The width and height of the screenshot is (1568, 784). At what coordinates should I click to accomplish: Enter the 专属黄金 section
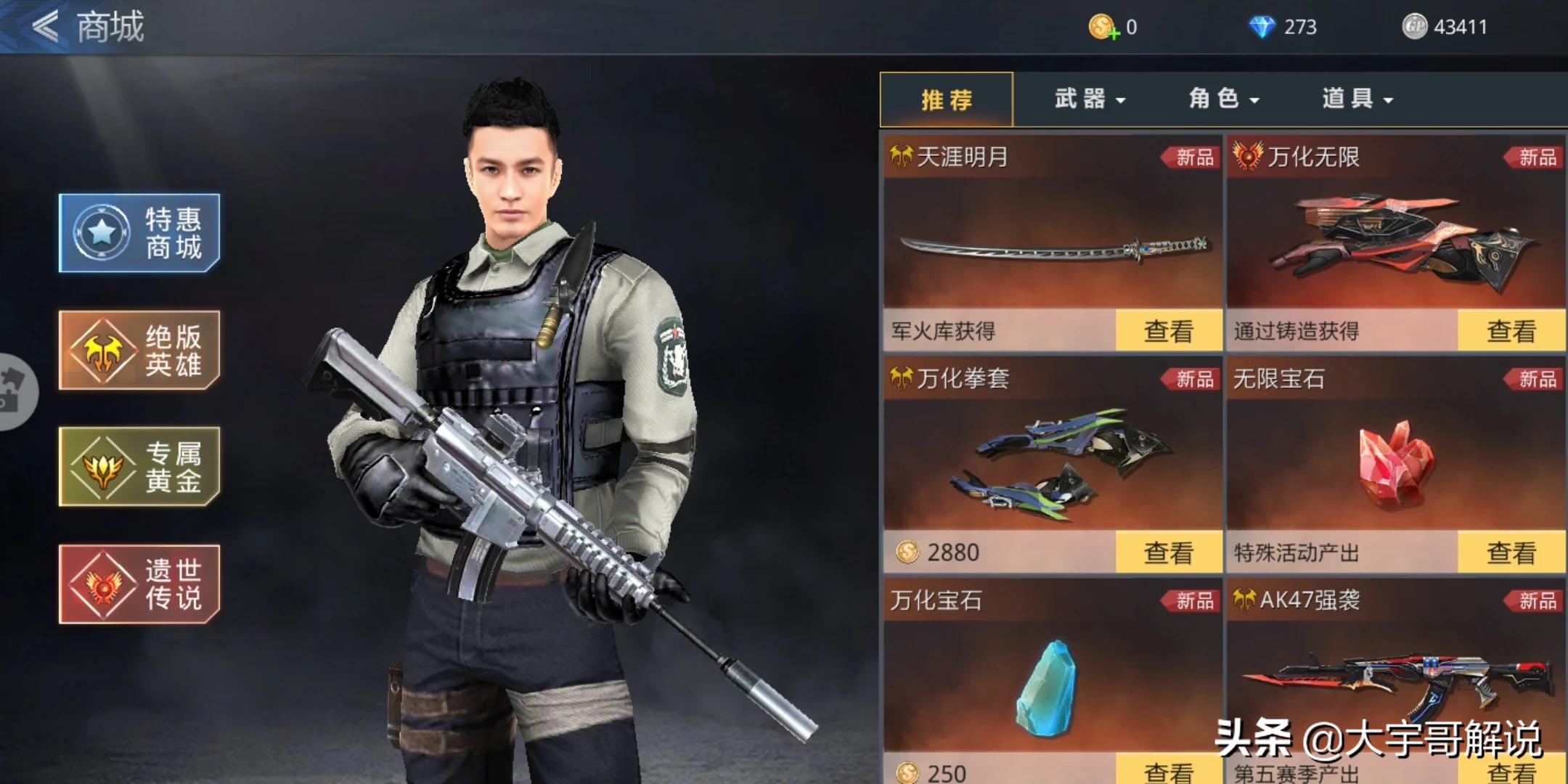pyautogui.click(x=139, y=466)
